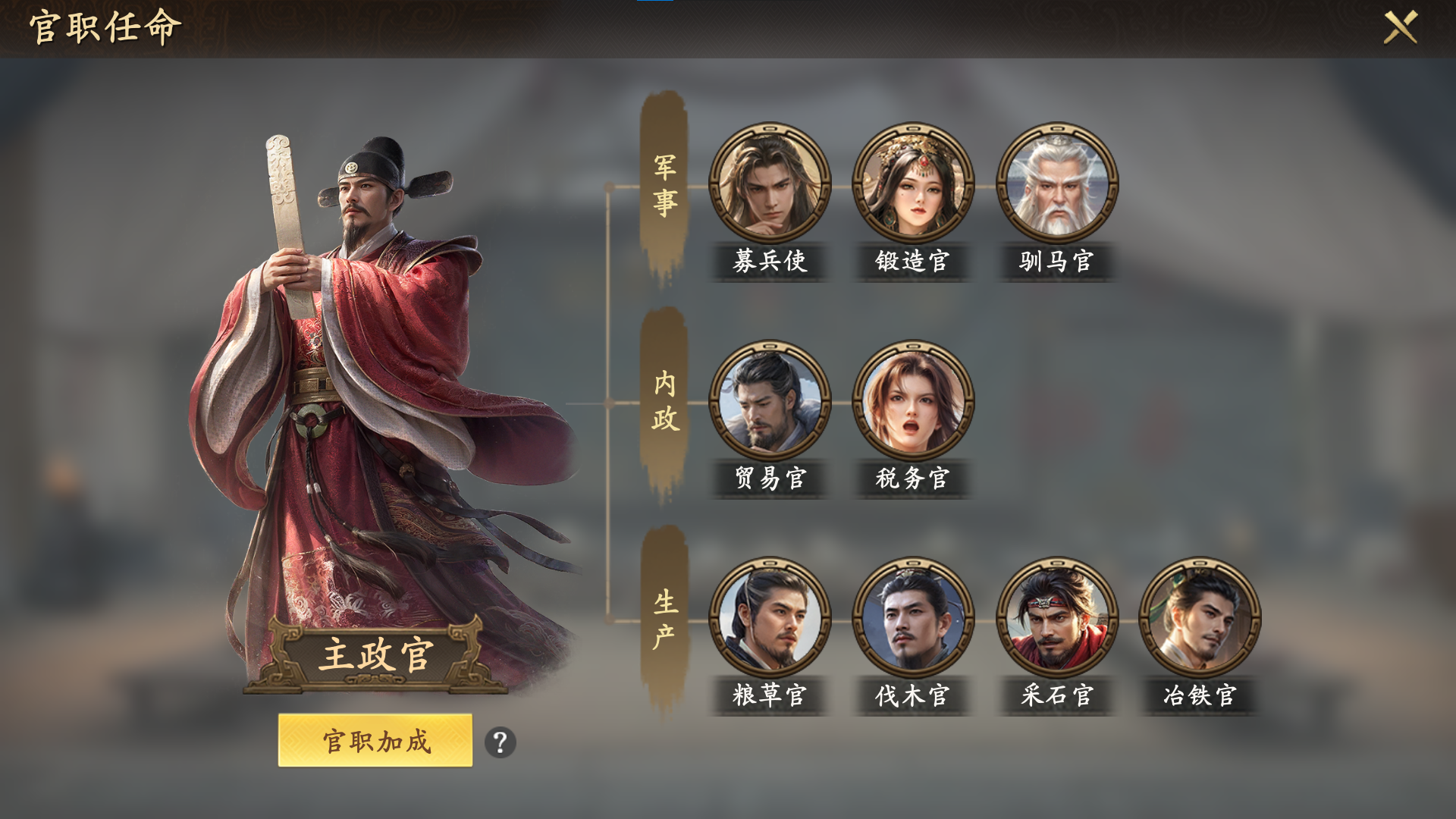Click the 官职任命 header title
The height and width of the screenshot is (819, 1456).
(105, 30)
